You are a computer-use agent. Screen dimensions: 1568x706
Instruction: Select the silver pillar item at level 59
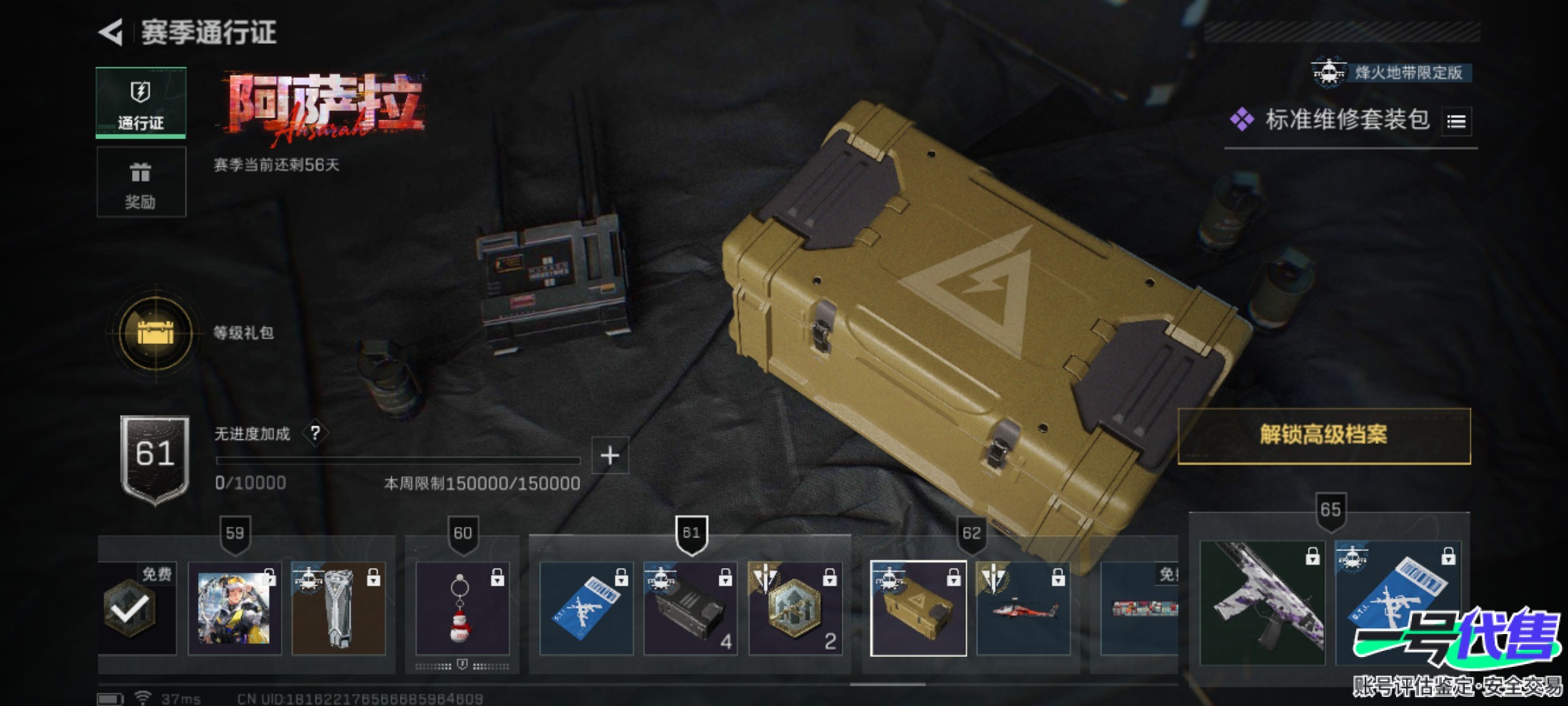(338, 609)
